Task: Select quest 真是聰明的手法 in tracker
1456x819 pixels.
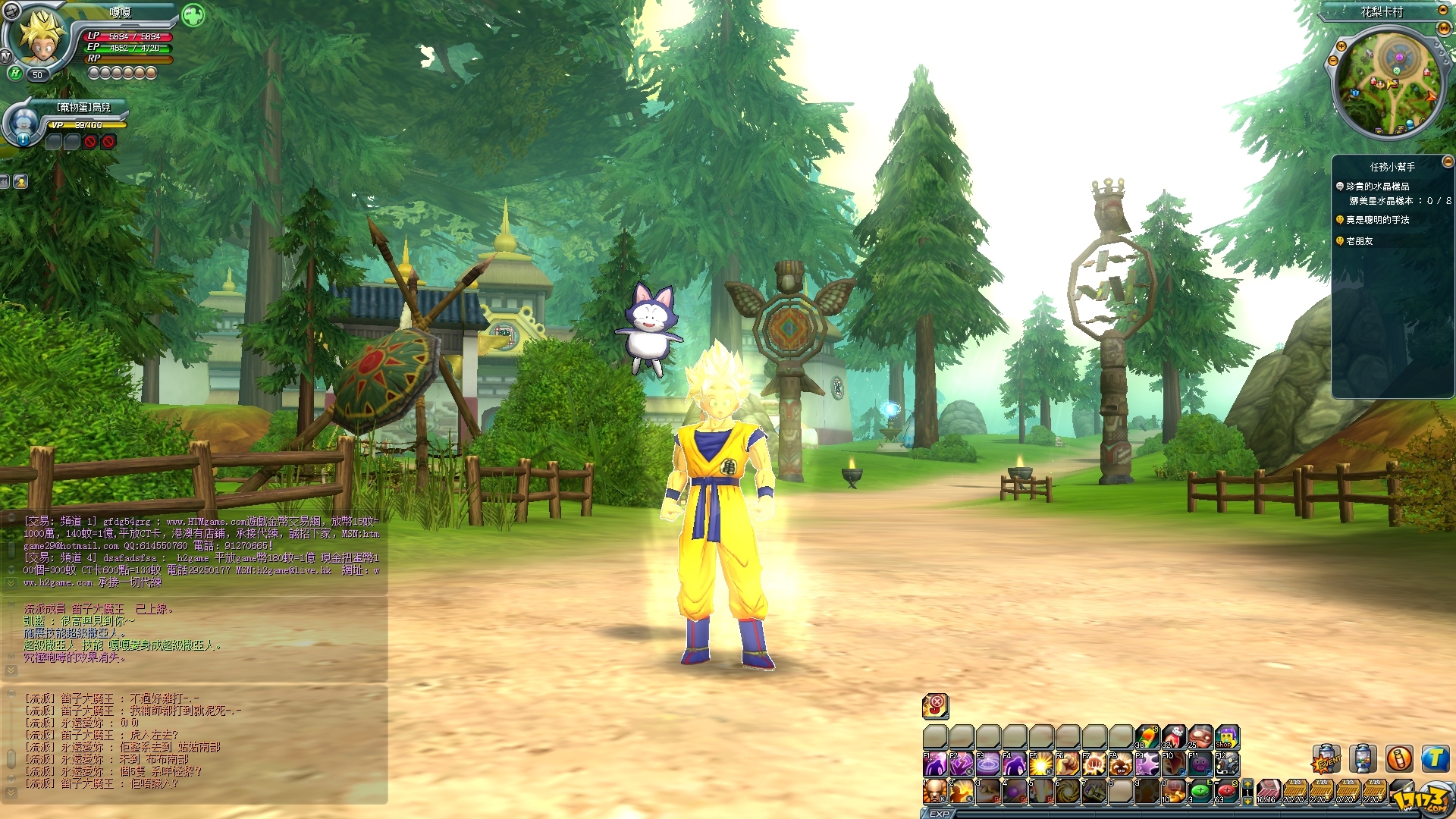Action: [1377, 220]
